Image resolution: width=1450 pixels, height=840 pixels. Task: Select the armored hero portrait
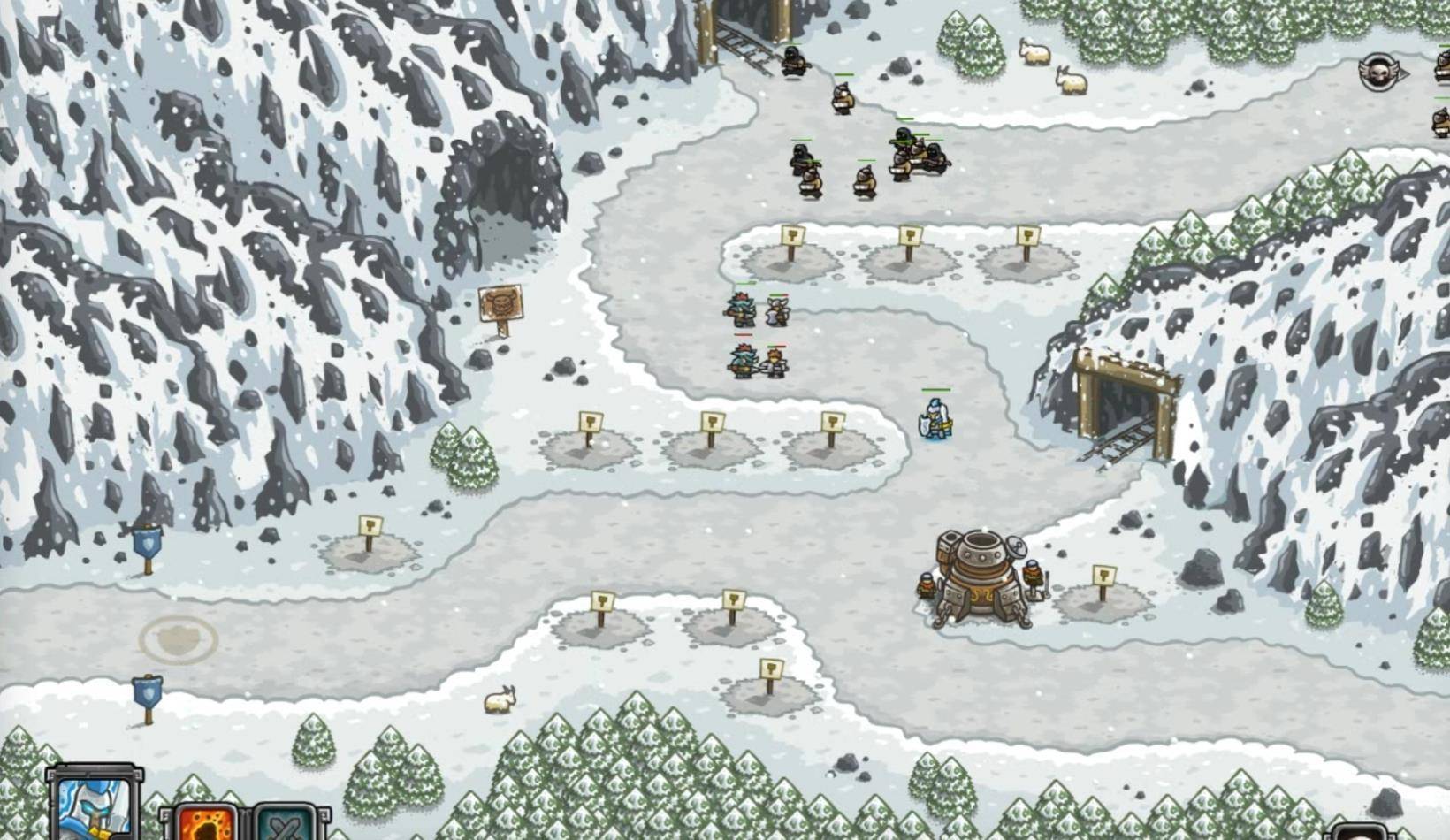coord(94,805)
